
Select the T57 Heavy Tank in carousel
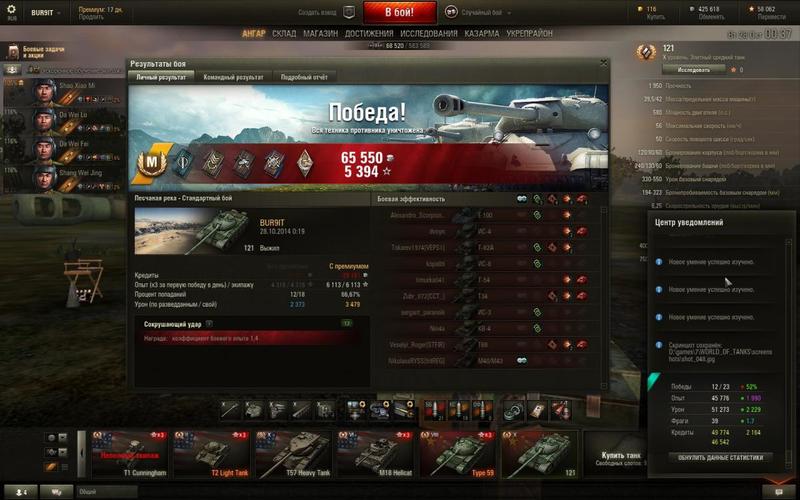(294, 453)
